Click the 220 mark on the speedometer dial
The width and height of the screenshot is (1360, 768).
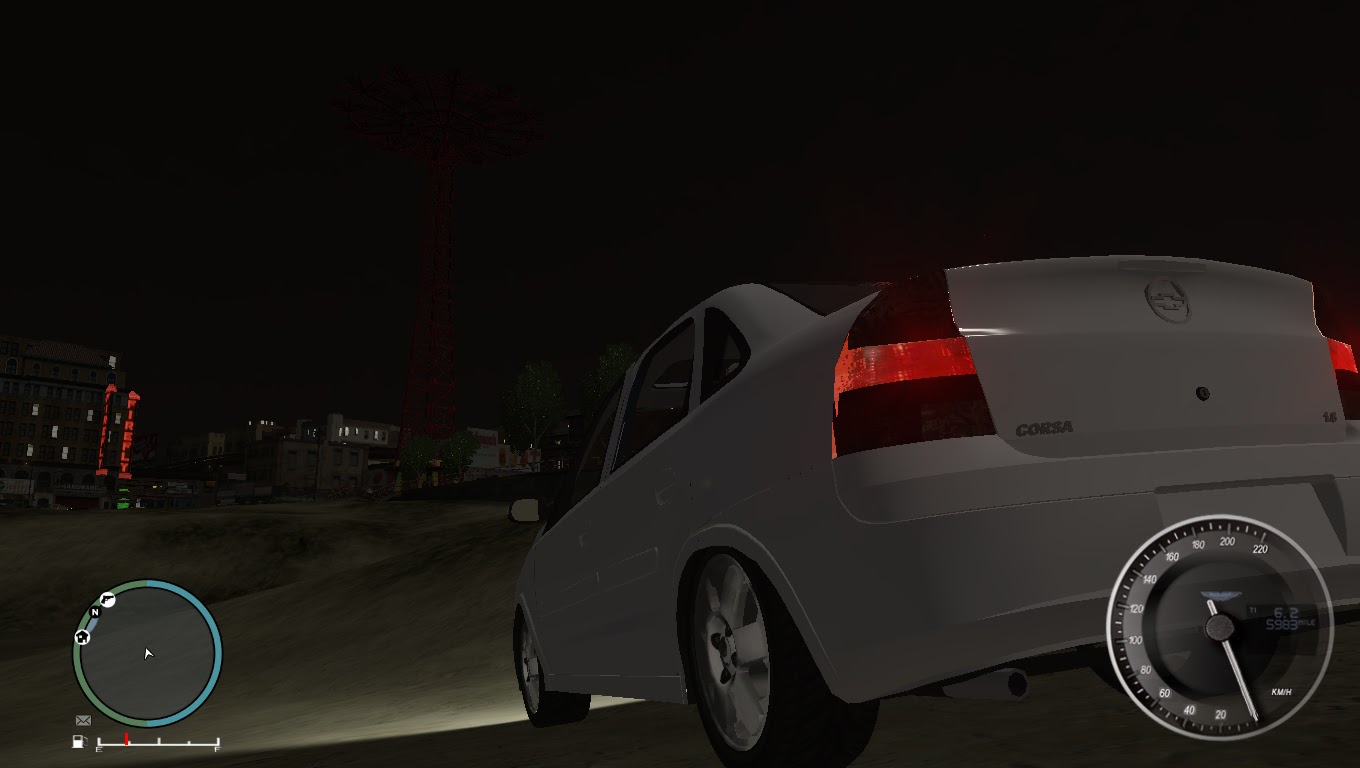click(1261, 549)
